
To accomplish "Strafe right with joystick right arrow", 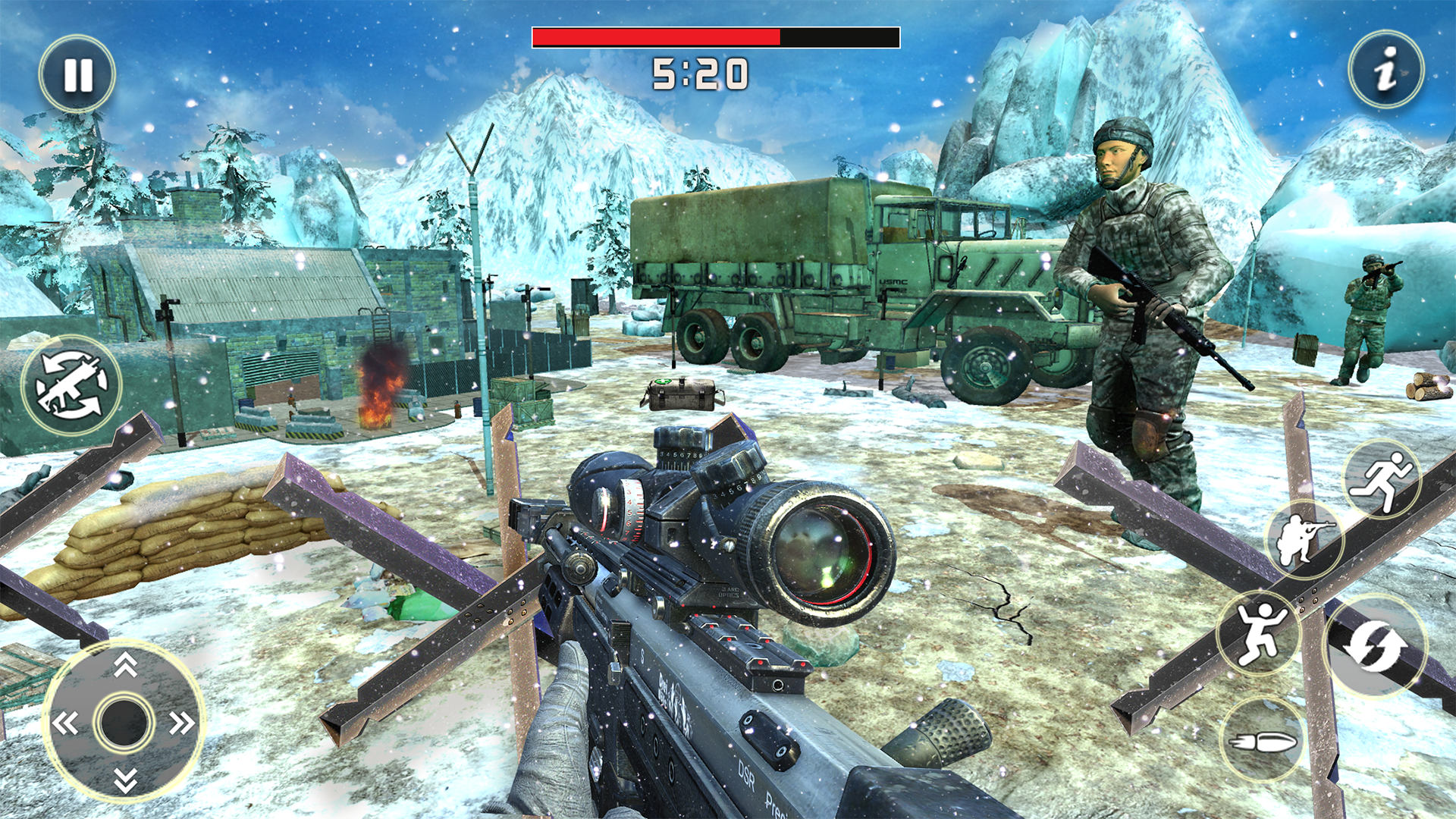I will pos(182,723).
